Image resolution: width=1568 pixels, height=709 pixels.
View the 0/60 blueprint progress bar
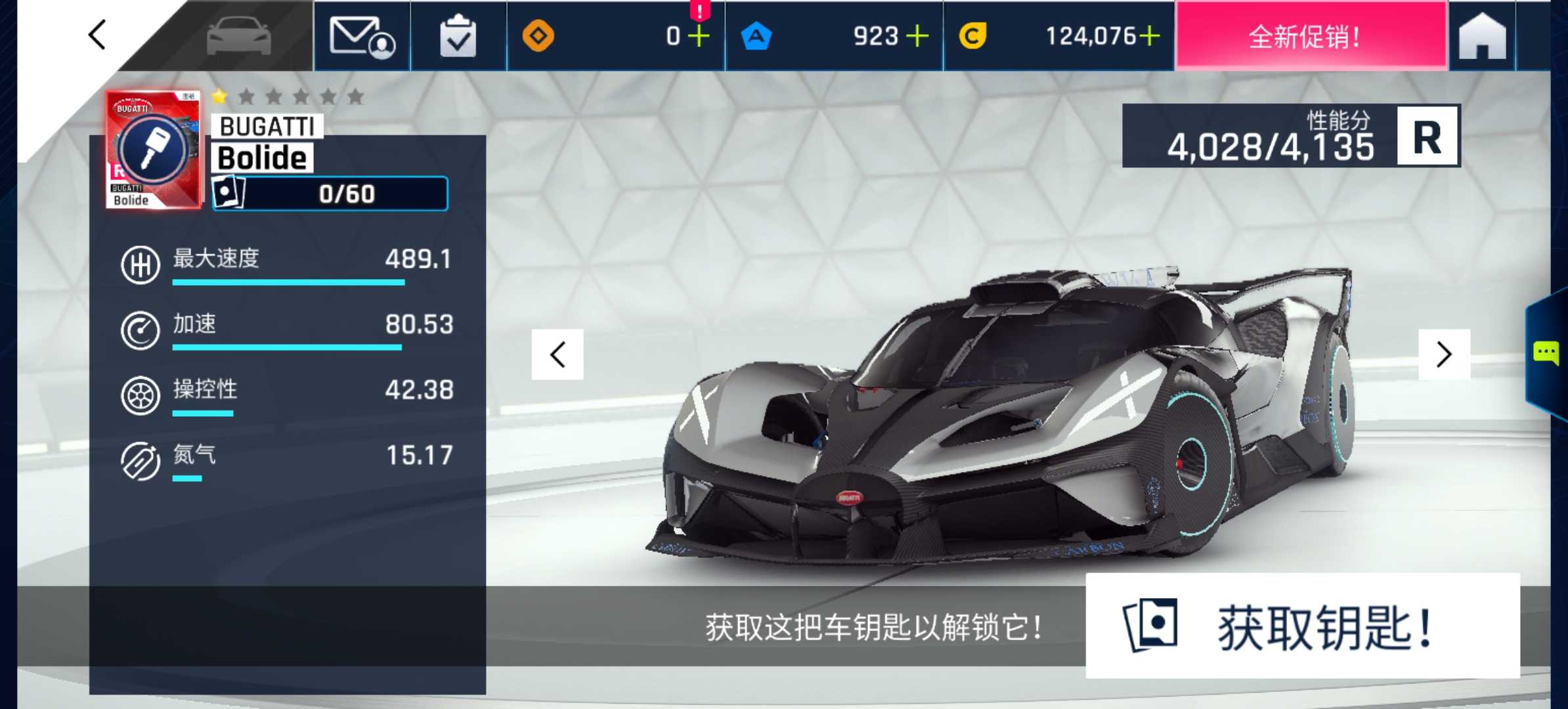point(330,194)
